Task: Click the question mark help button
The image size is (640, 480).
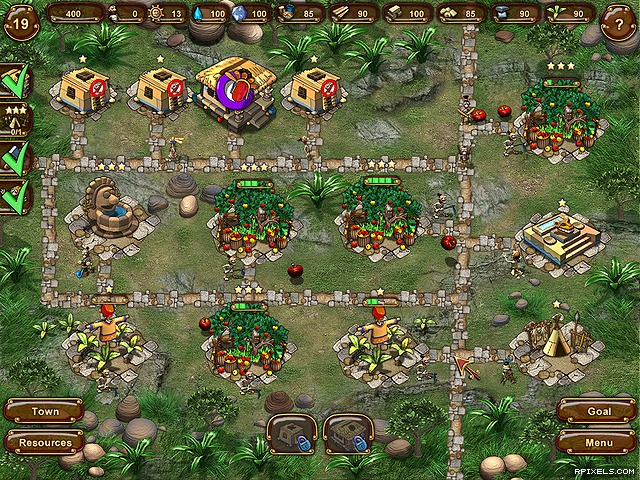Action: coord(617,24)
